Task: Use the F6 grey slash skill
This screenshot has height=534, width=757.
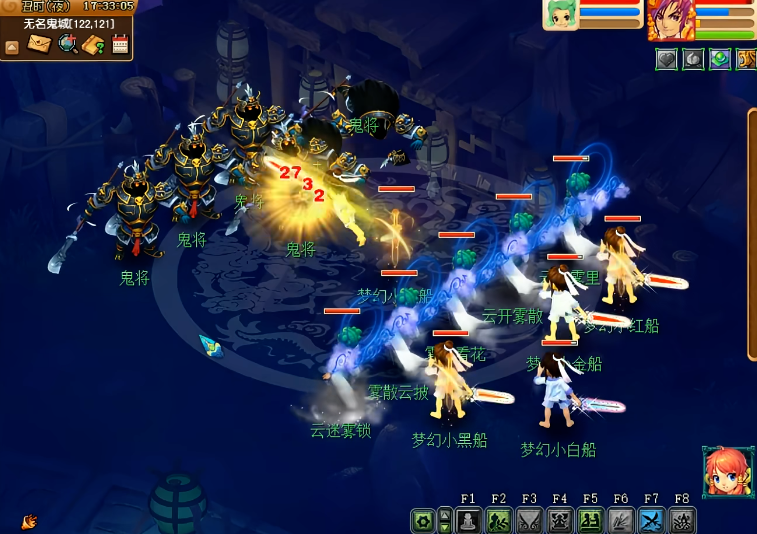Action: (621, 521)
